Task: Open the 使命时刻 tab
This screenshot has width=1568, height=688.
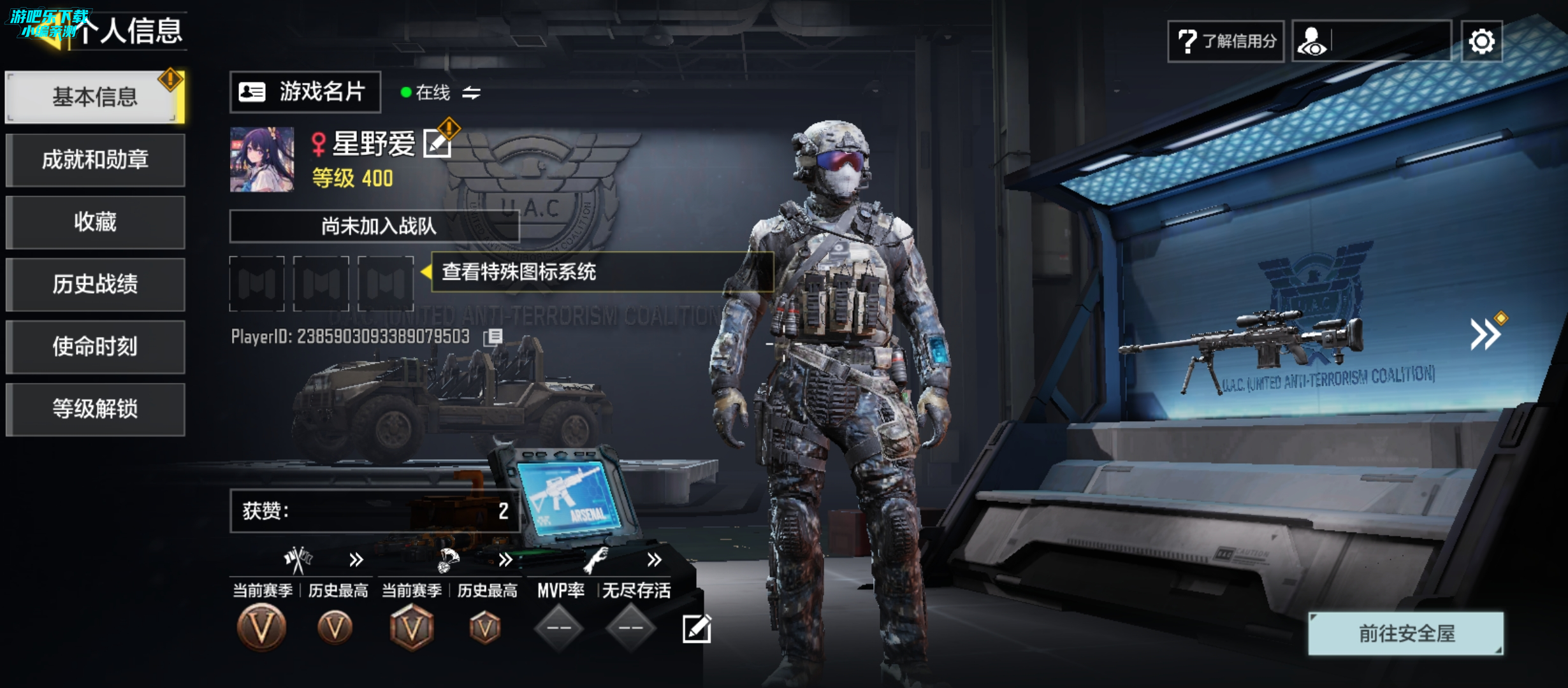Action: point(95,347)
